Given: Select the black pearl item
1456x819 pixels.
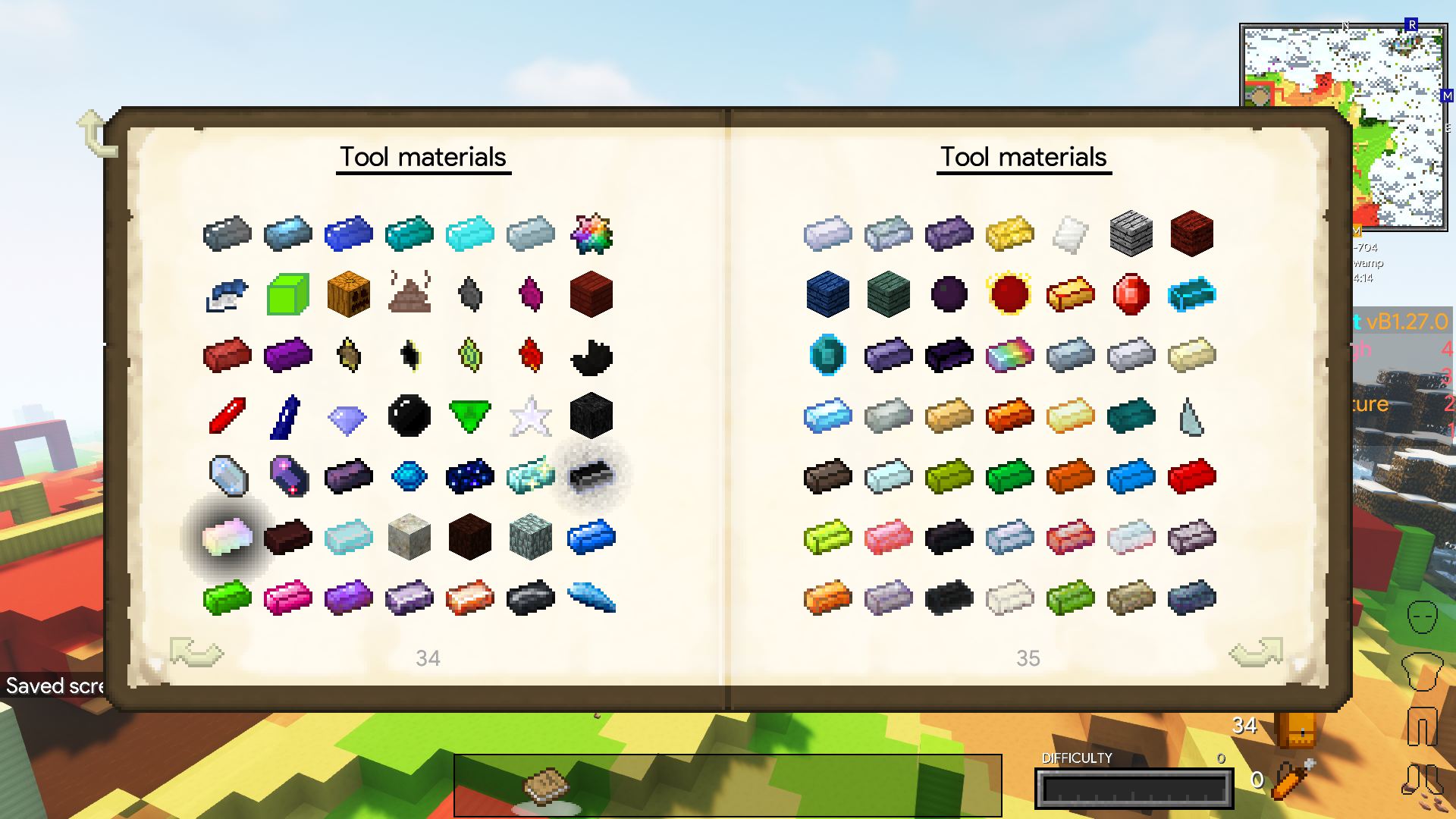Looking at the screenshot, I should tap(409, 416).
